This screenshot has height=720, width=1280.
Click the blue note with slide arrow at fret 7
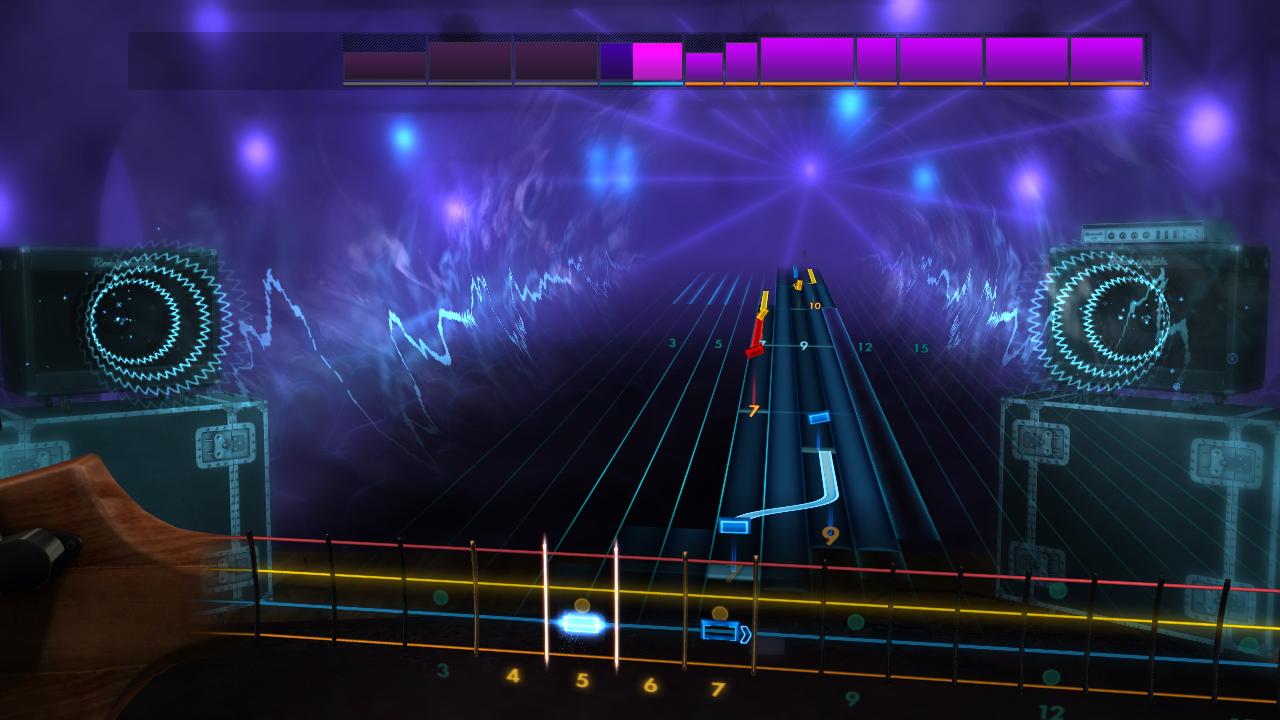pyautogui.click(x=721, y=630)
